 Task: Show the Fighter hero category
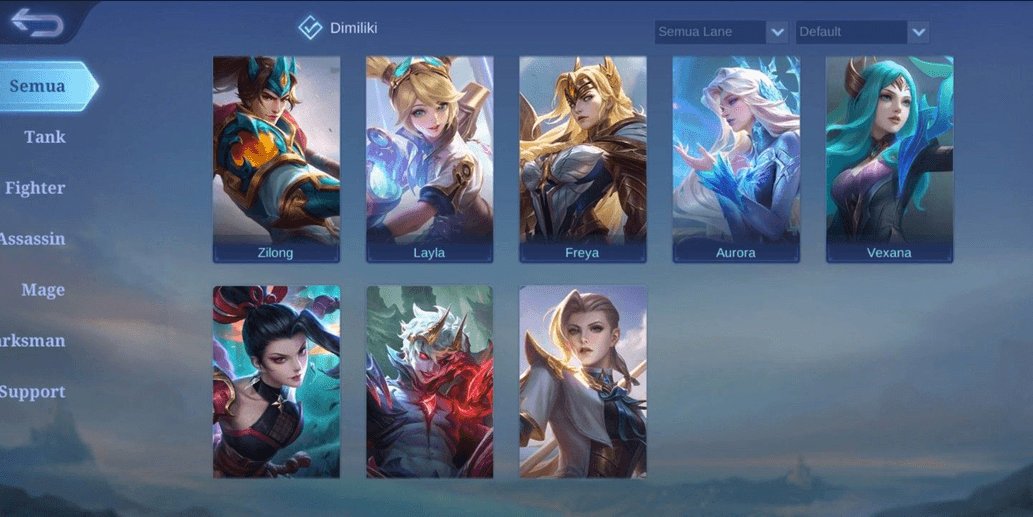pyautogui.click(x=35, y=188)
